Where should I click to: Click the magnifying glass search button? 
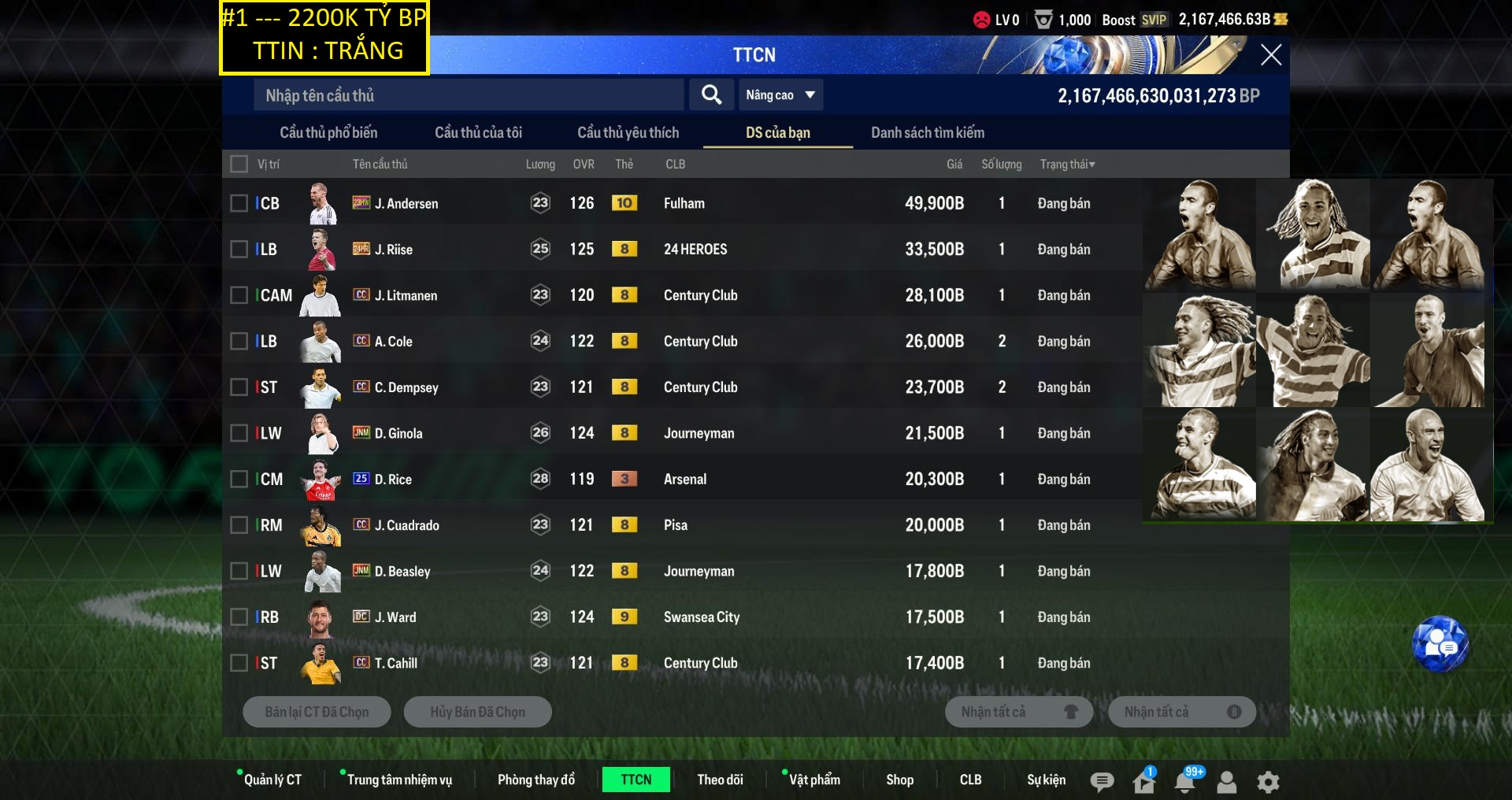pos(711,95)
